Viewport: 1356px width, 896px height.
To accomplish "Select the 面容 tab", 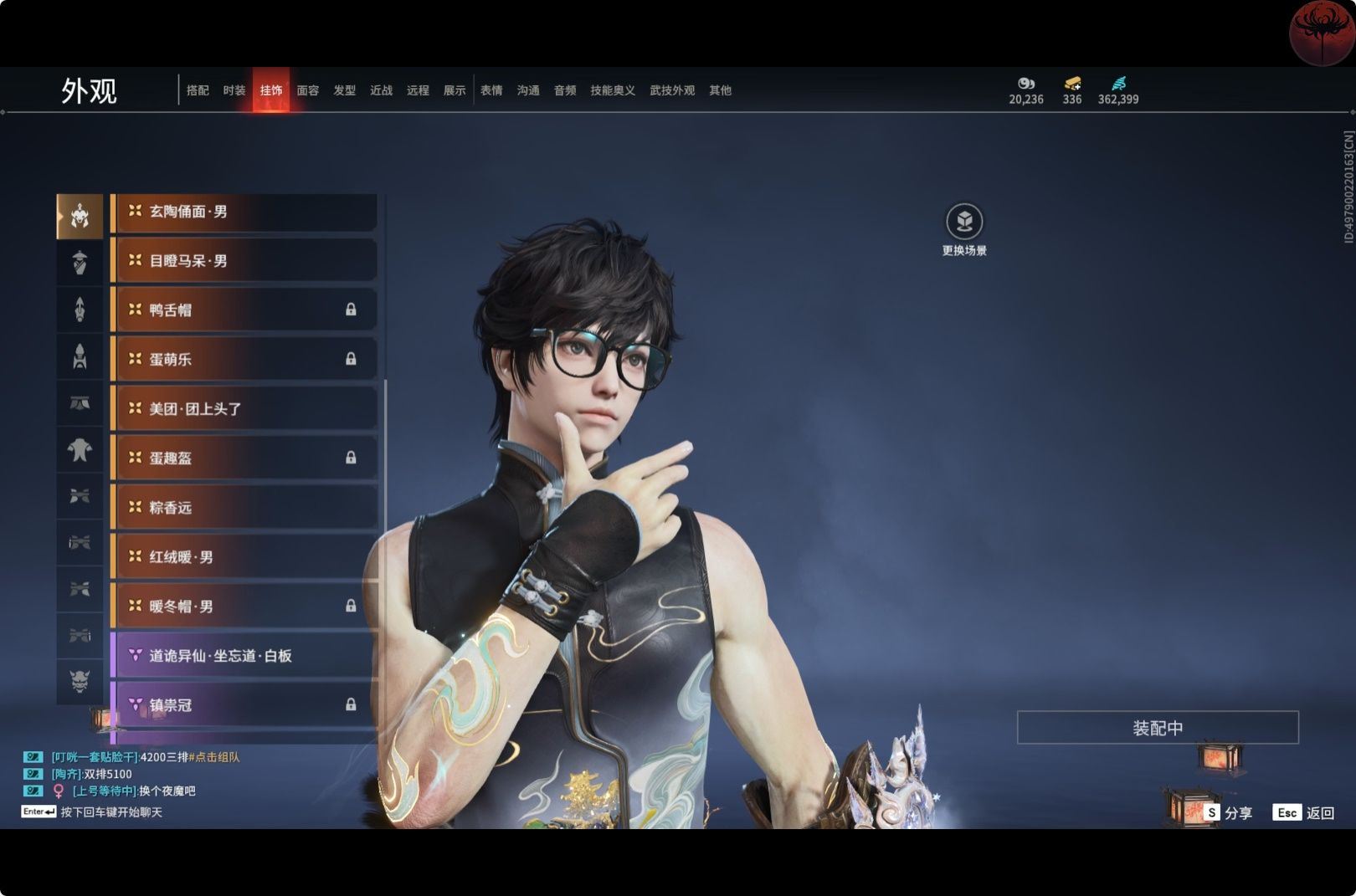I will click(x=308, y=90).
